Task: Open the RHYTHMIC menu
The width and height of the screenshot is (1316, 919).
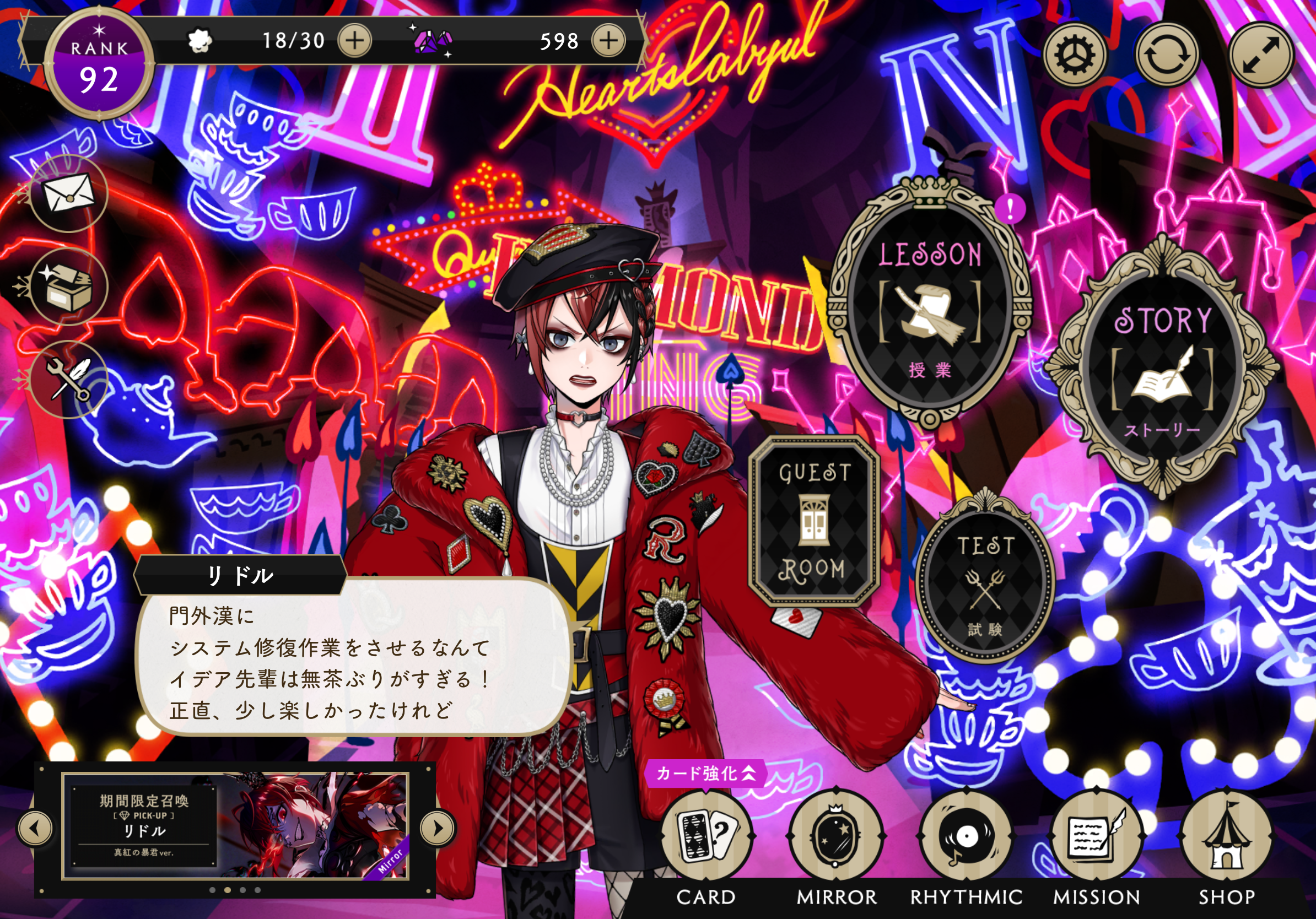Action: click(966, 837)
